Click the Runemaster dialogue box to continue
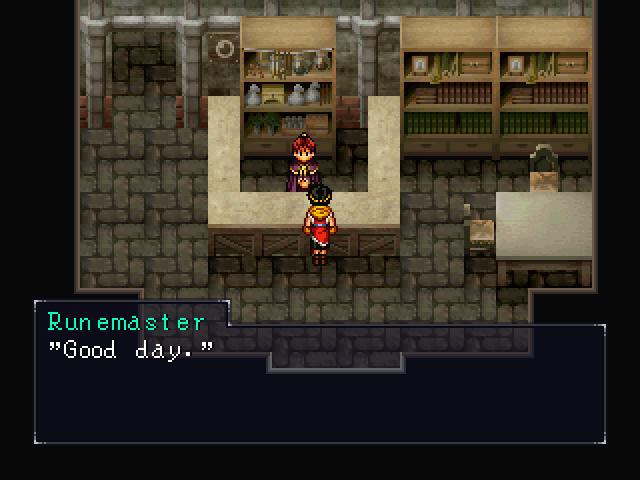Viewport: 640px width, 480px height. point(320,385)
